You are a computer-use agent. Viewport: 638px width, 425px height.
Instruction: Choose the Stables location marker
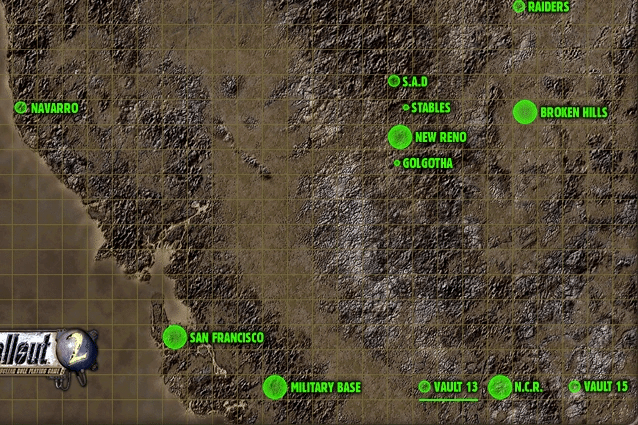405,107
